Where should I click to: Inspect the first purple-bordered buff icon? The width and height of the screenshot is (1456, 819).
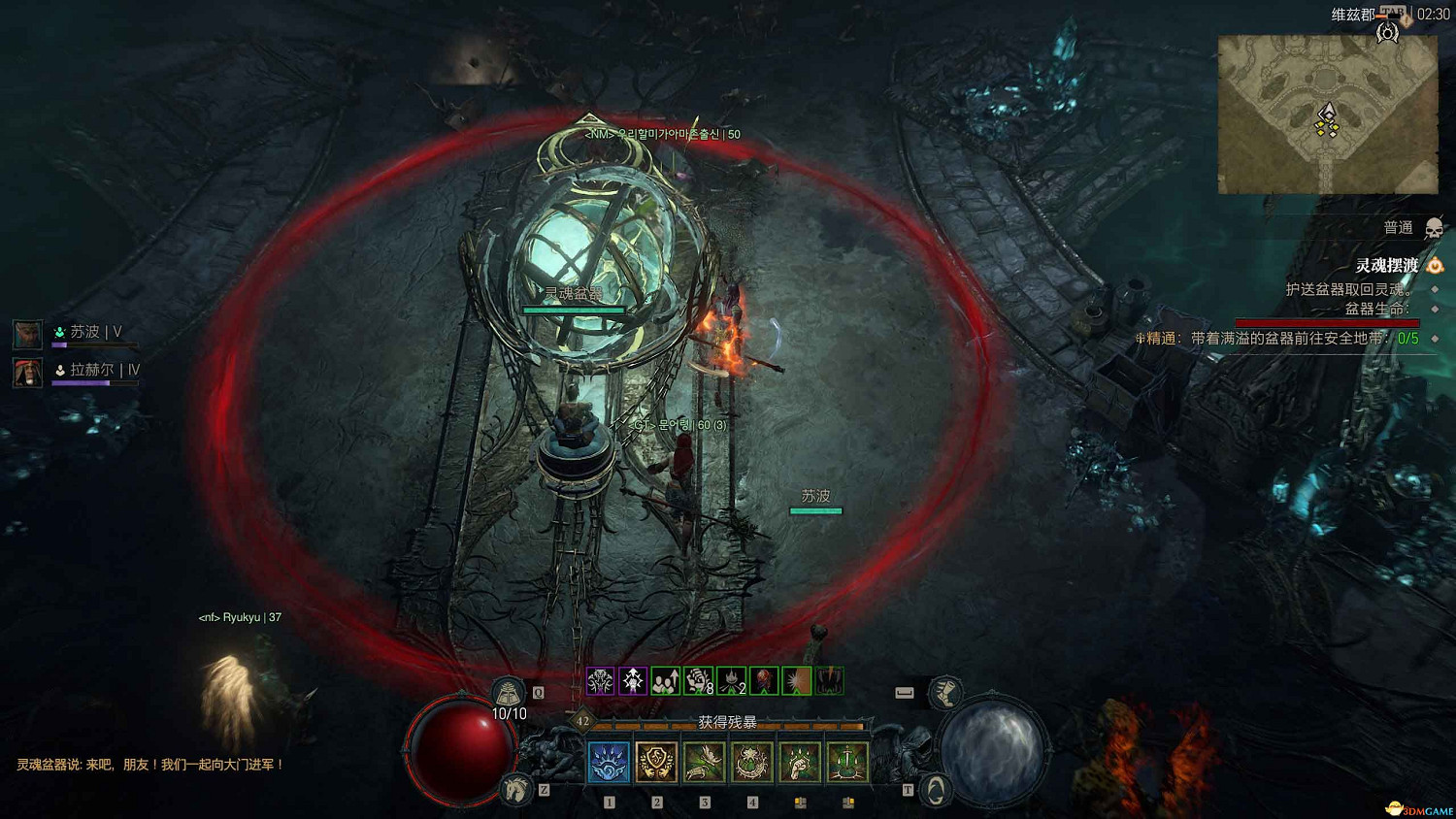[600, 681]
